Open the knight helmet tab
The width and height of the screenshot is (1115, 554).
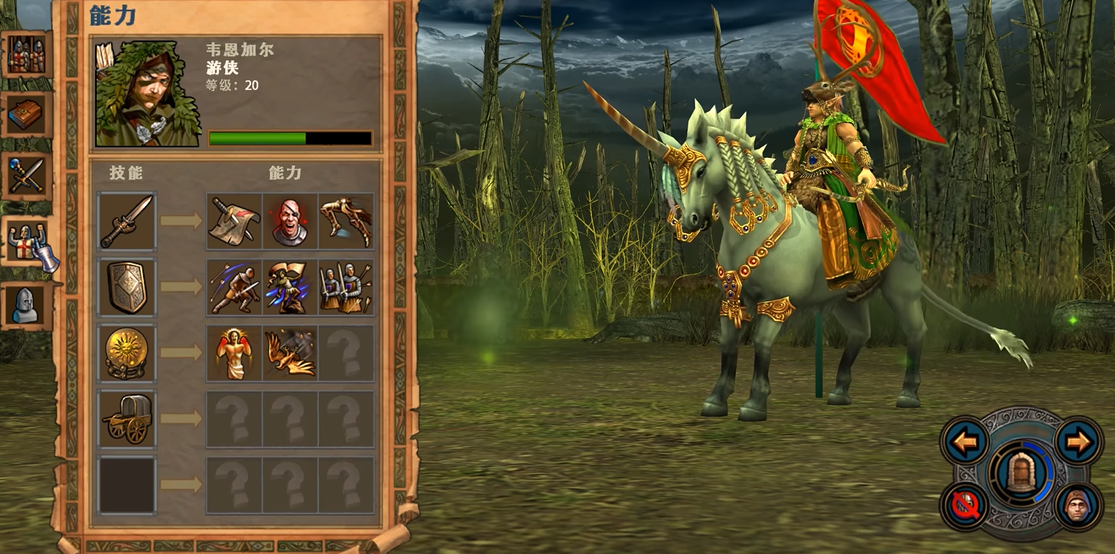coord(26,305)
